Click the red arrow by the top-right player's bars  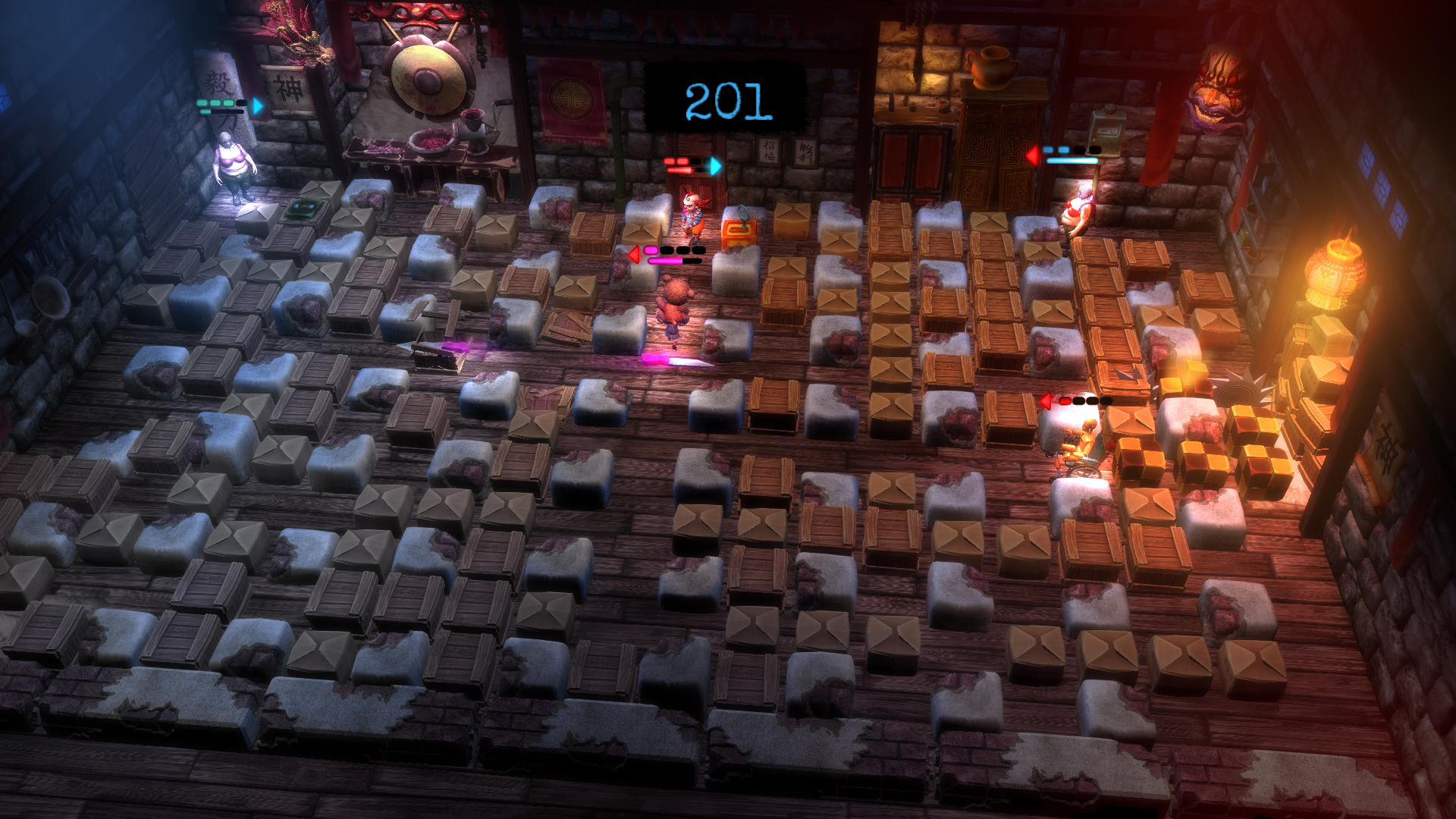coord(1031,154)
